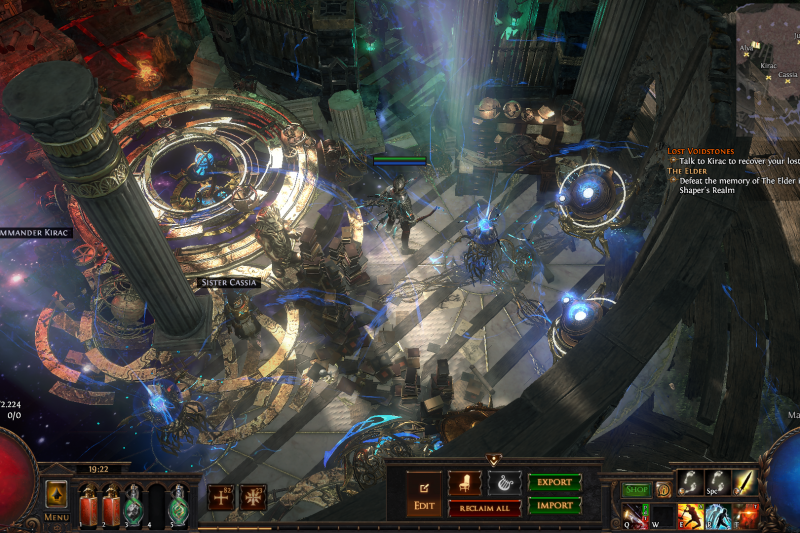Activate the blue figure skill icon
This screenshot has width=800, height=533.
click(x=716, y=514)
